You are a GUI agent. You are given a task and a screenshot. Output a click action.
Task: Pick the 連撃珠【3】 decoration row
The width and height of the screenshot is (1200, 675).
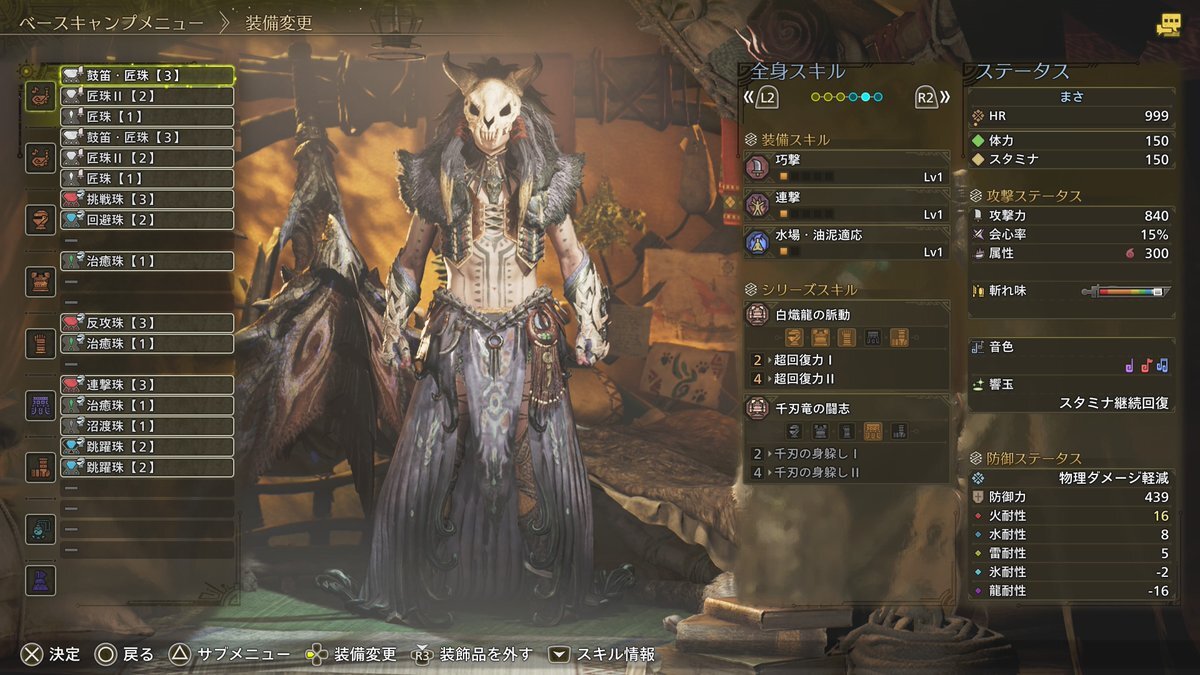coord(147,385)
